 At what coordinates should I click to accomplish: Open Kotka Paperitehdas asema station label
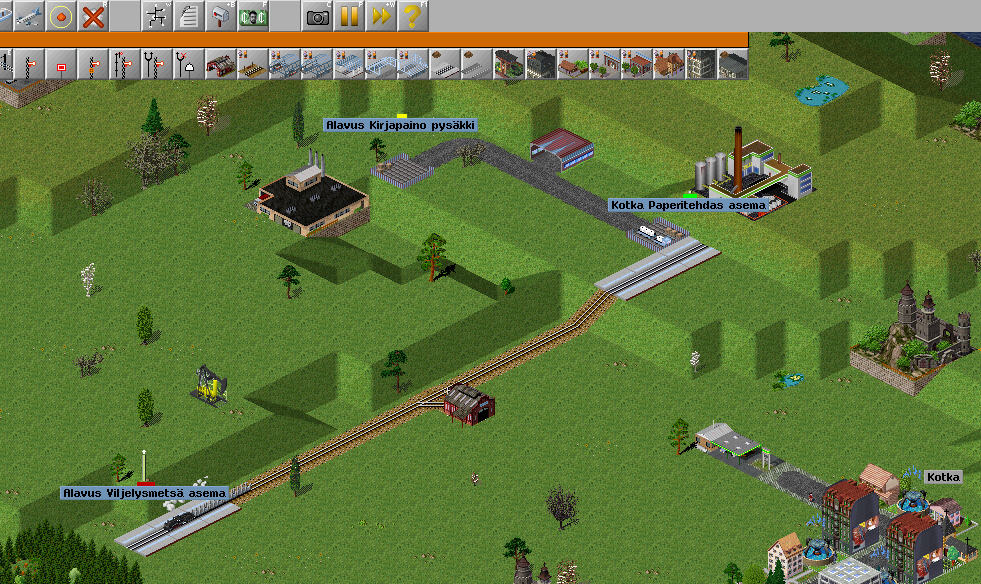(x=688, y=205)
